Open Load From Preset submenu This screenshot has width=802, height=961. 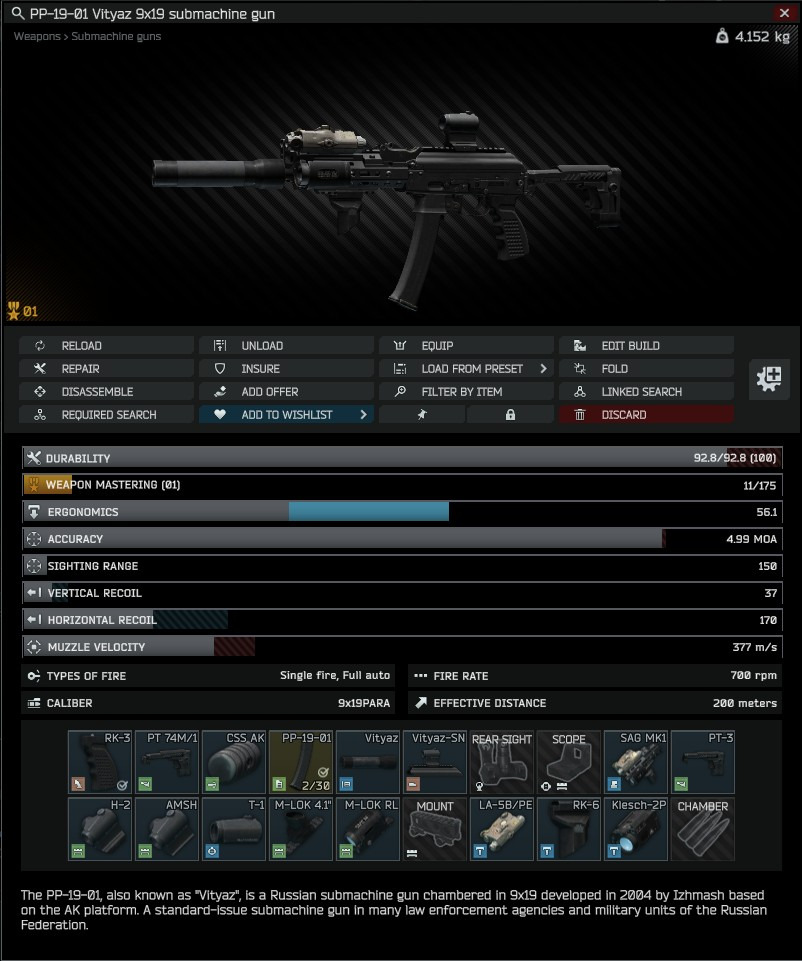pyautogui.click(x=466, y=368)
